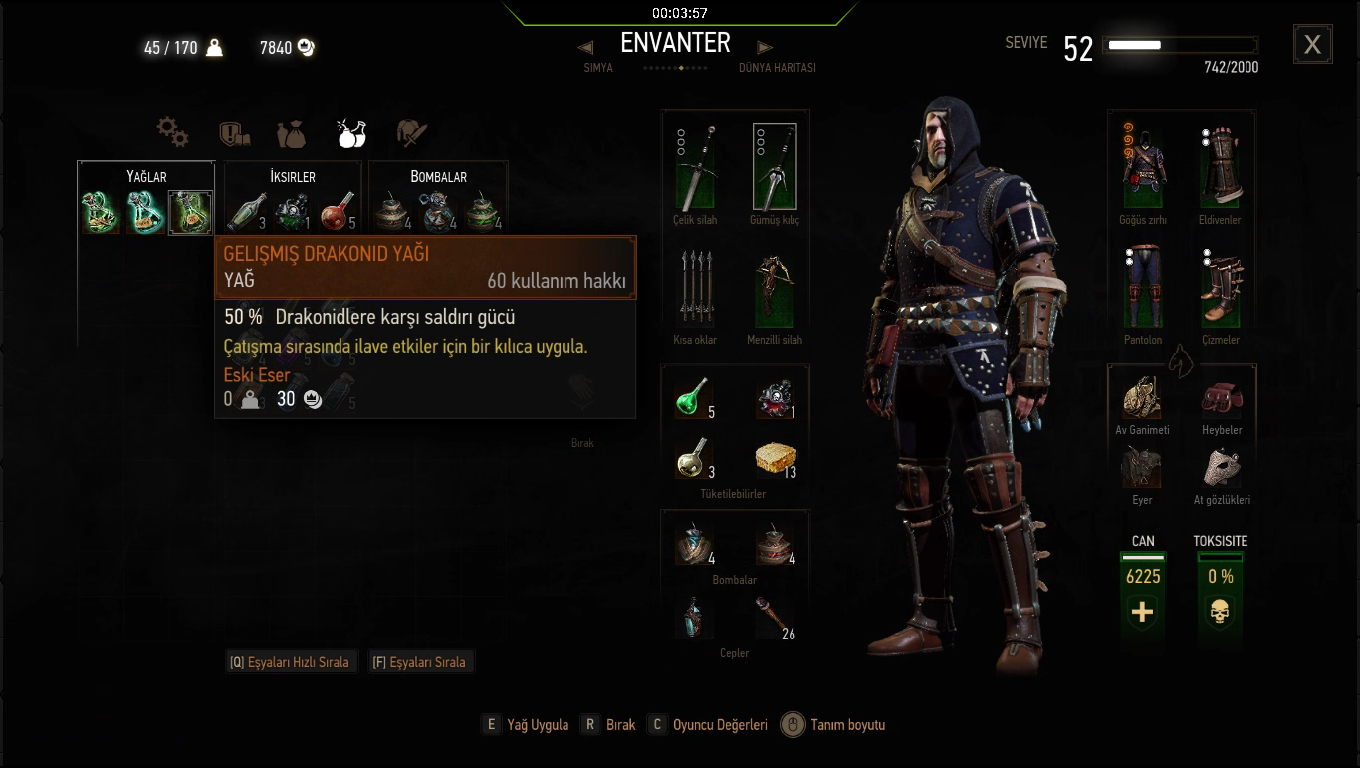Click the Eşyaları Sırala sort button
The image size is (1360, 768).
[x=420, y=662]
